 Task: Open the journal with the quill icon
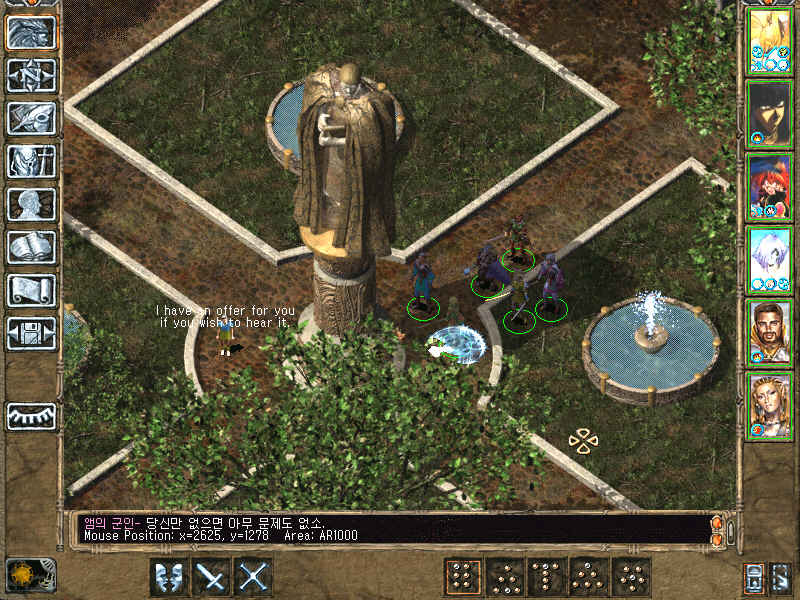coord(31,118)
